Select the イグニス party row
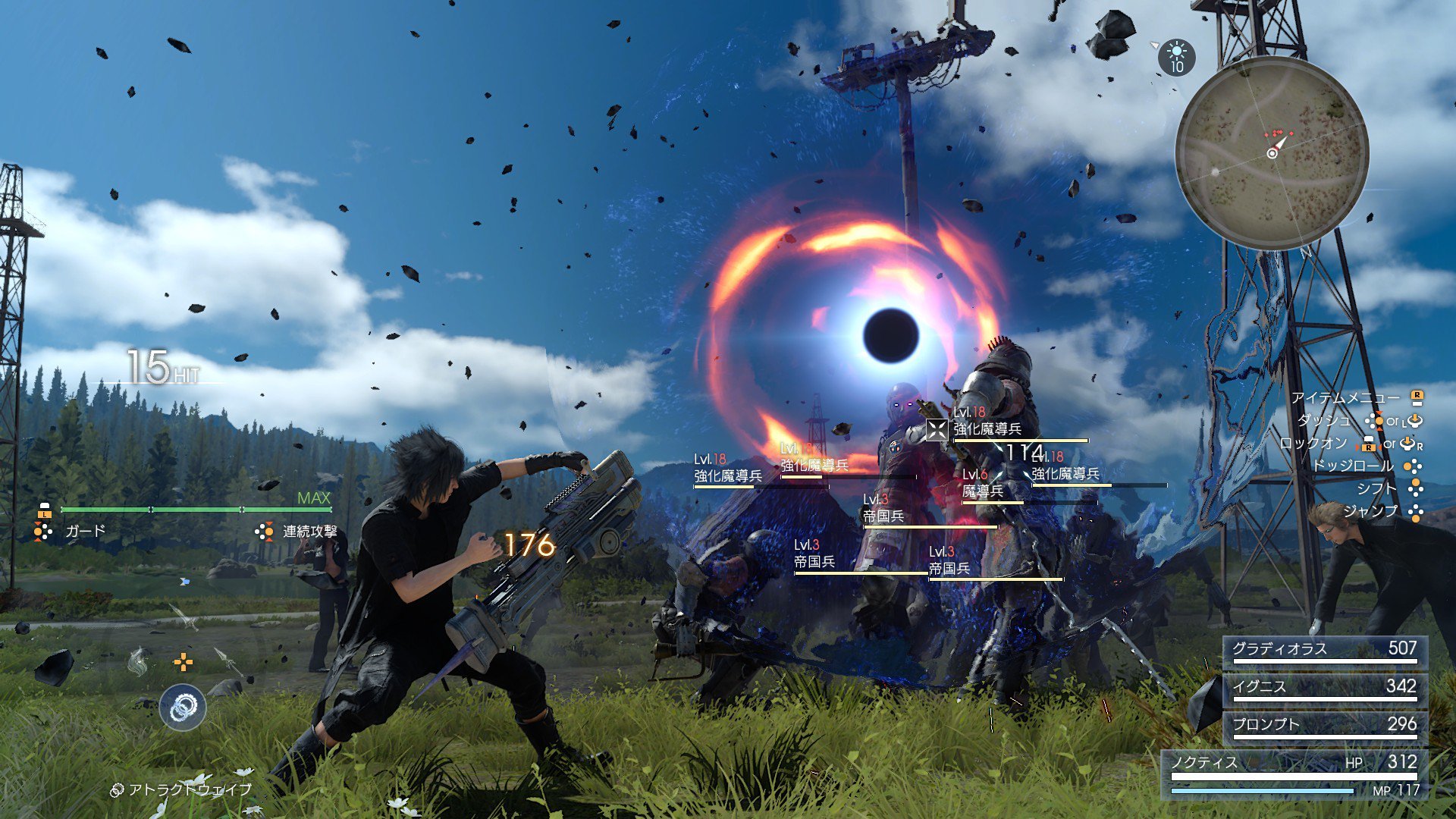Image resolution: width=1456 pixels, height=819 pixels. point(1324,688)
